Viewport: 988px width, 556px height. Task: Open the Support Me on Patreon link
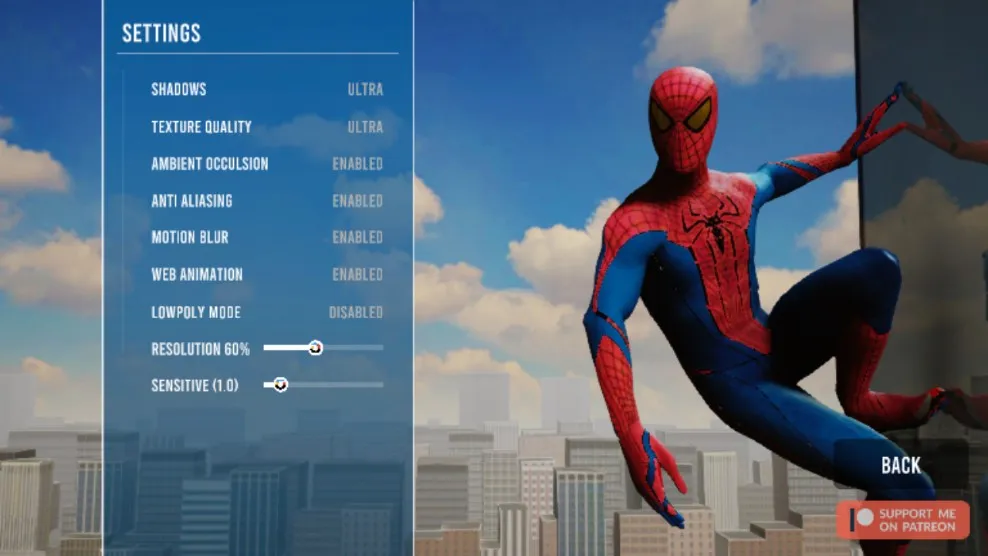[903, 520]
